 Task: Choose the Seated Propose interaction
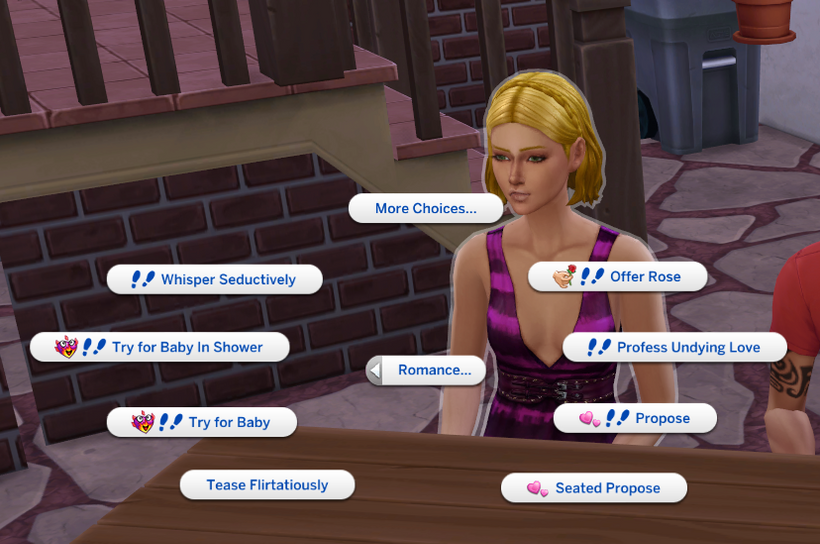(x=594, y=488)
